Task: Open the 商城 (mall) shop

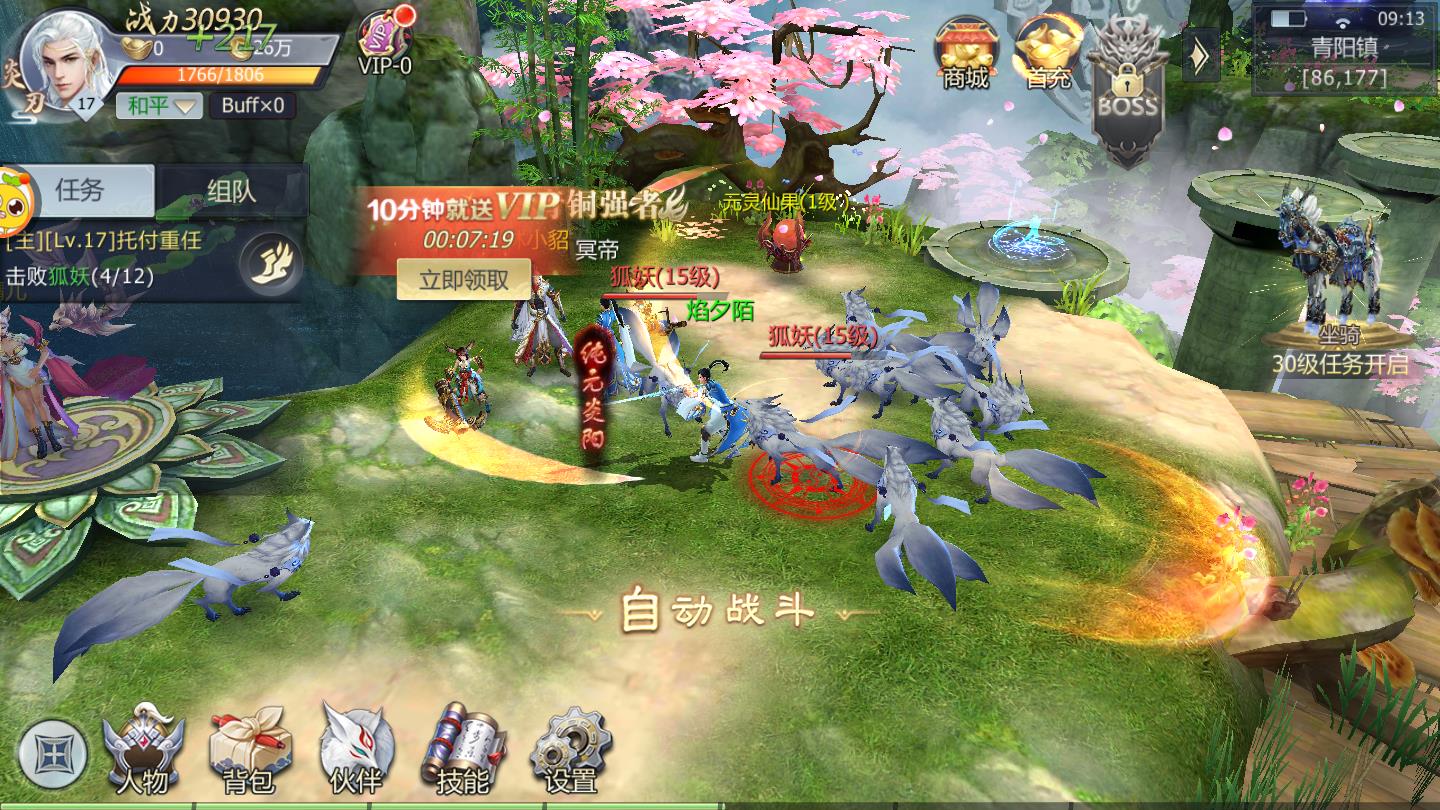Action: tap(962, 45)
